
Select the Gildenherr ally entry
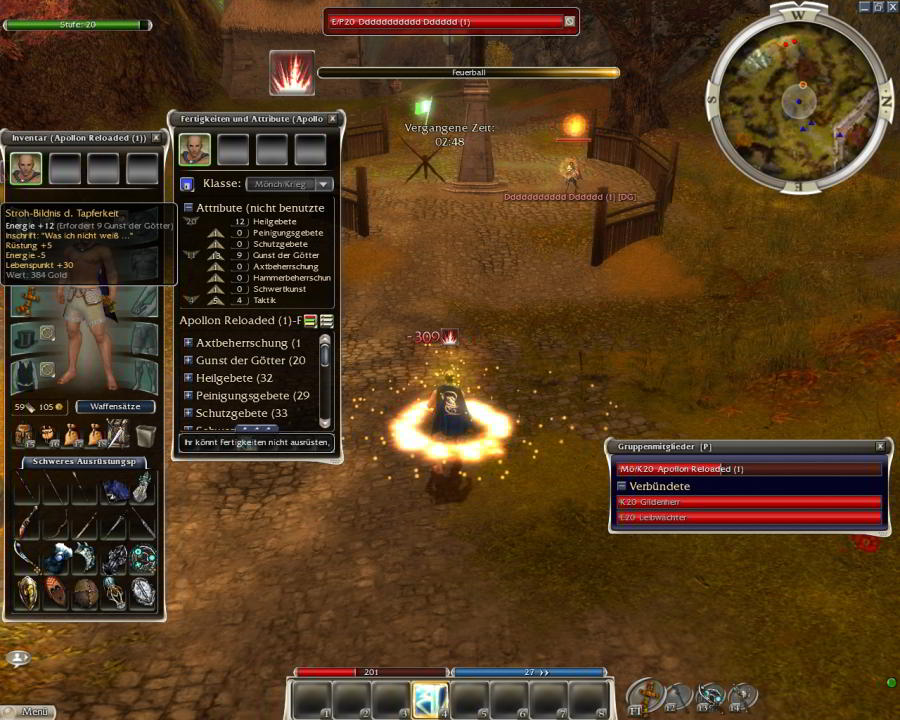[x=748, y=502]
